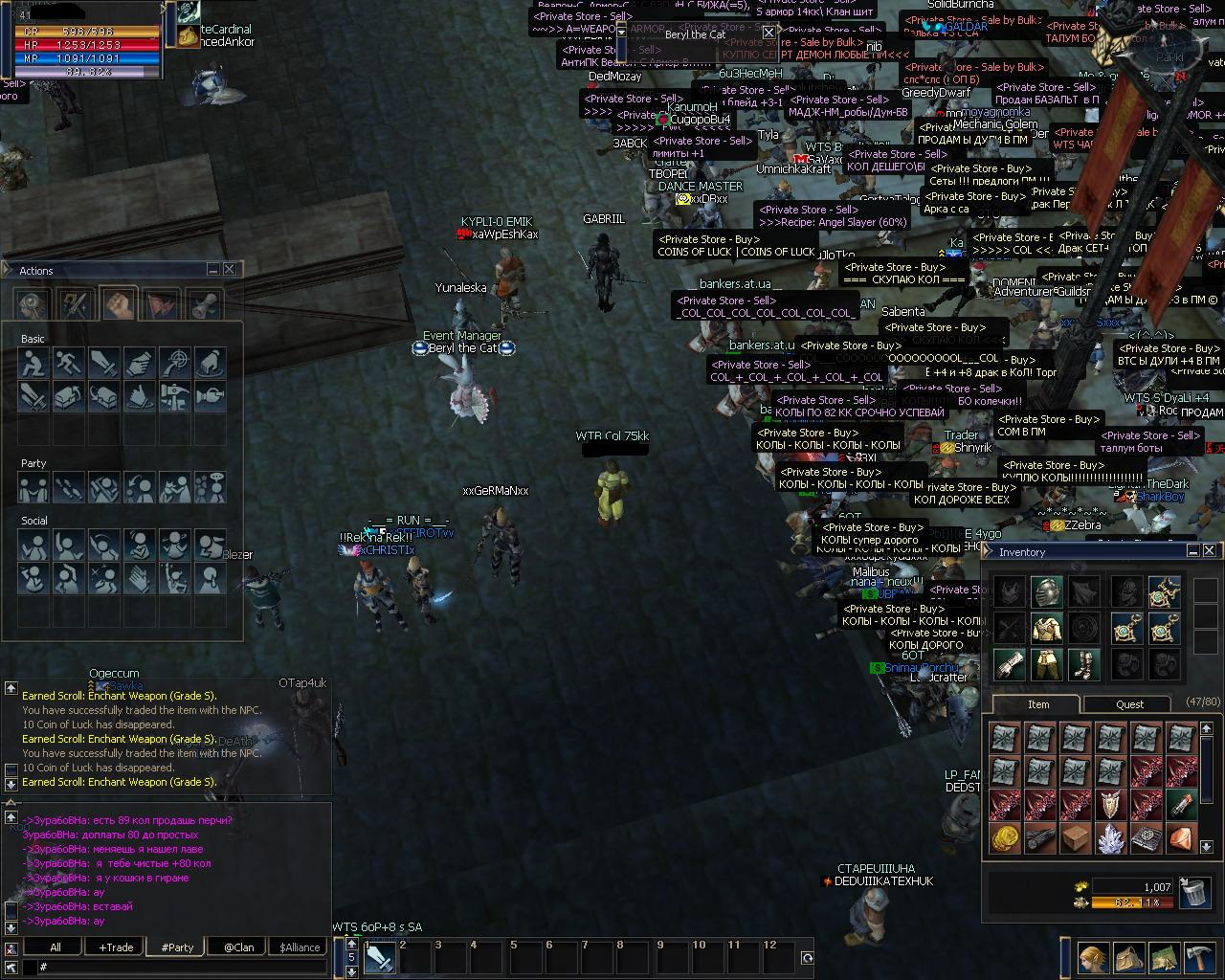Close the Inventory window

pos(1210,551)
